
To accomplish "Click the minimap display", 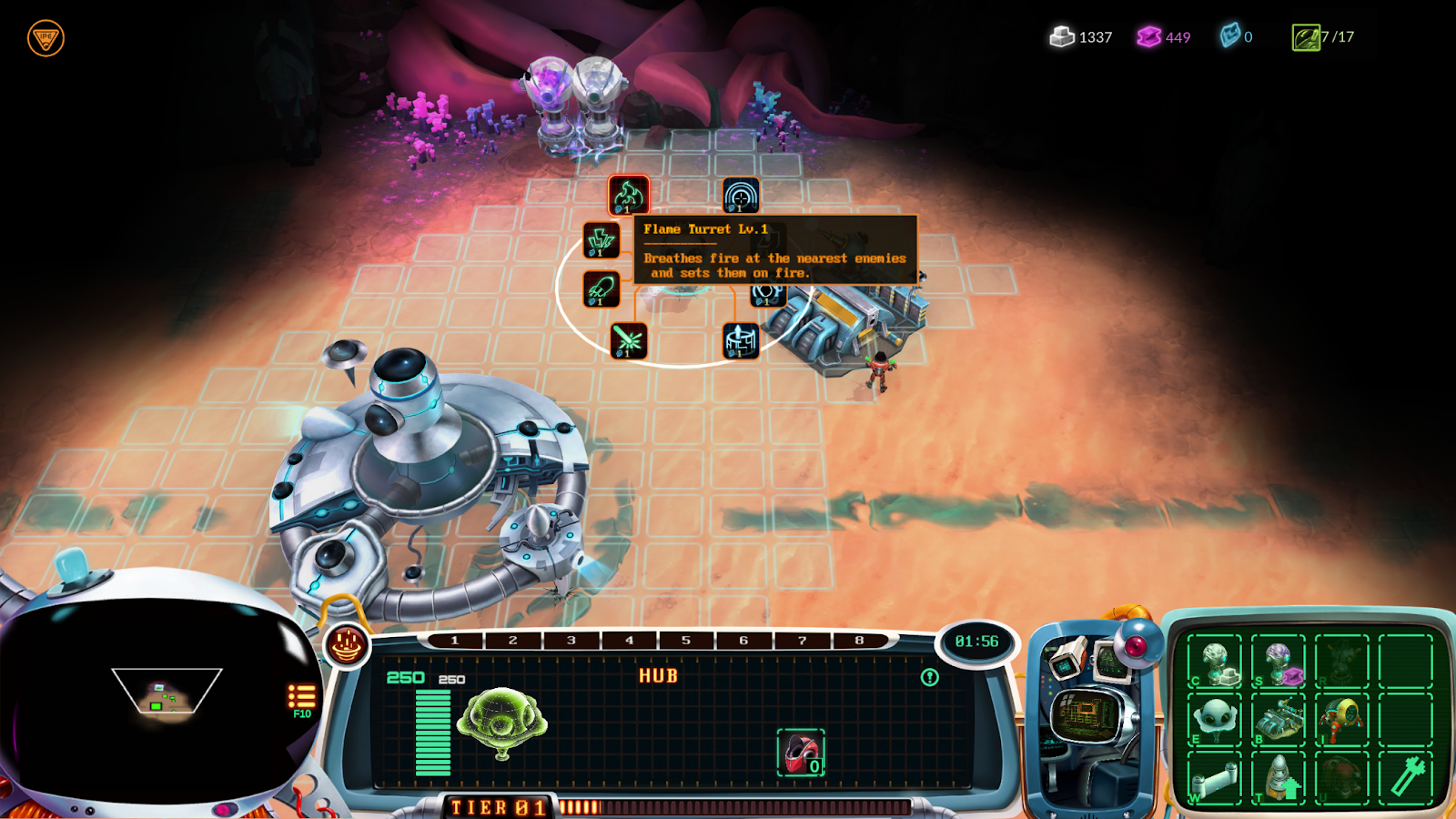I will click(166, 696).
